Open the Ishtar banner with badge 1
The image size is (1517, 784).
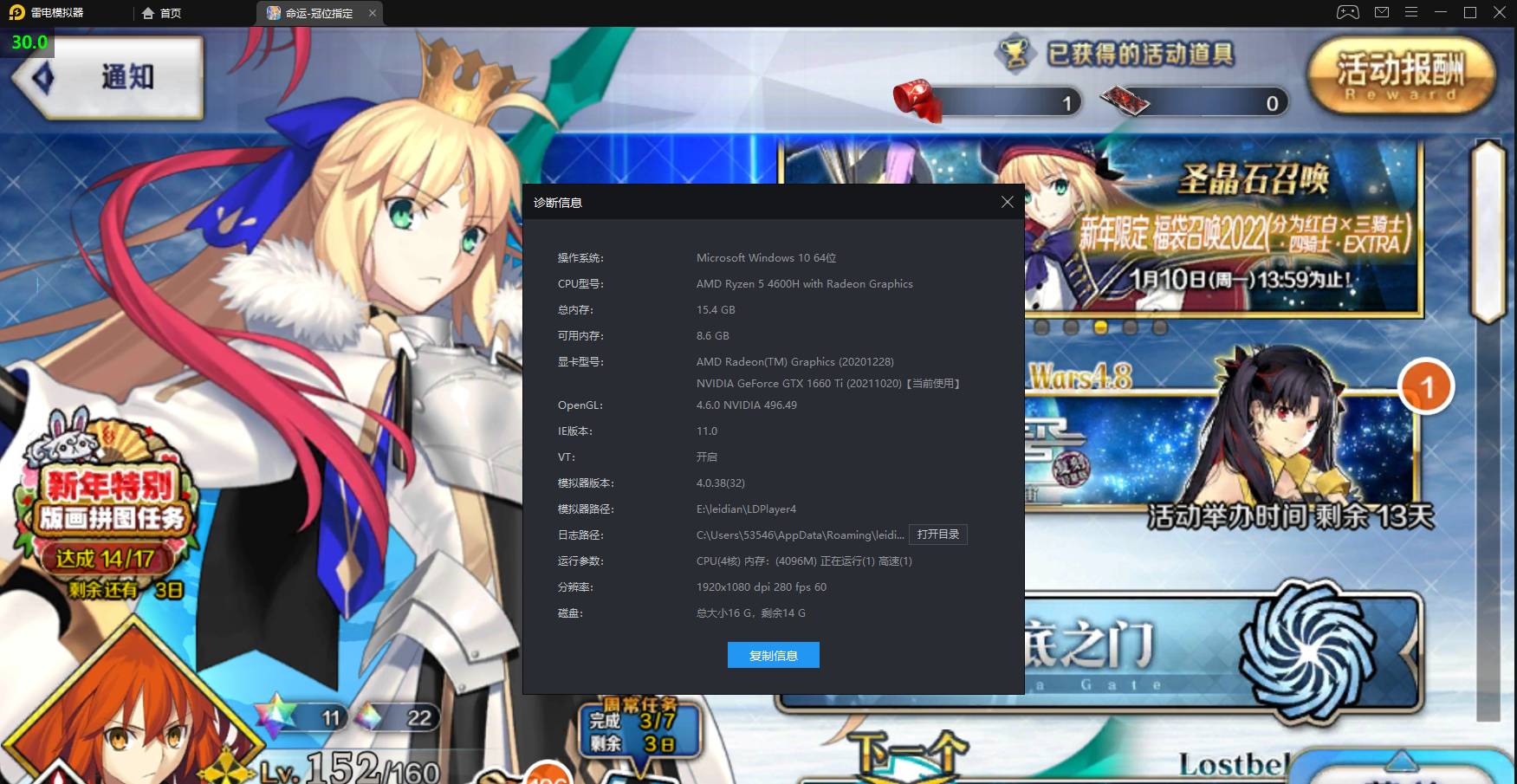[x=1256, y=433]
